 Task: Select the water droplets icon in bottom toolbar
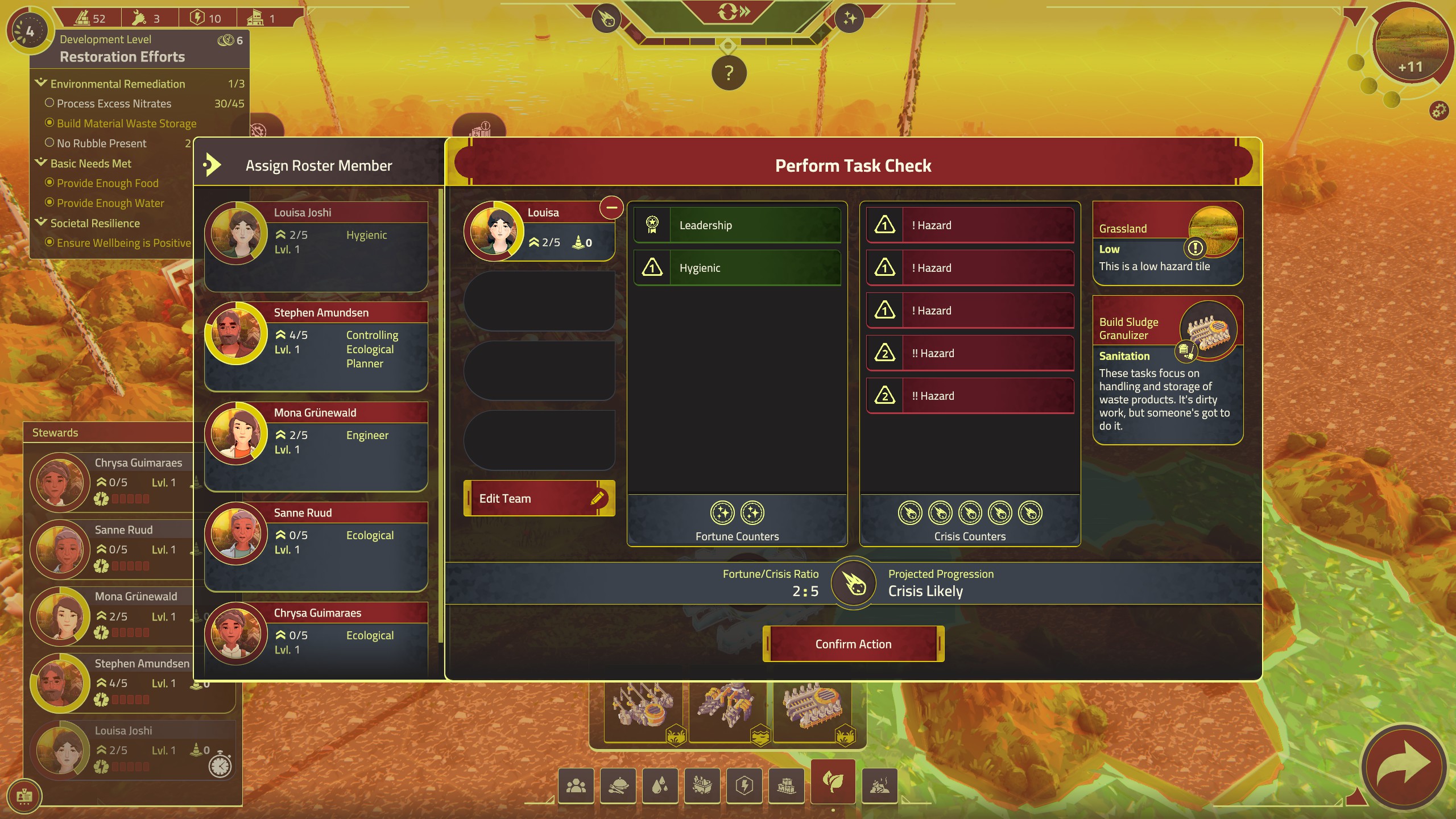[661, 785]
